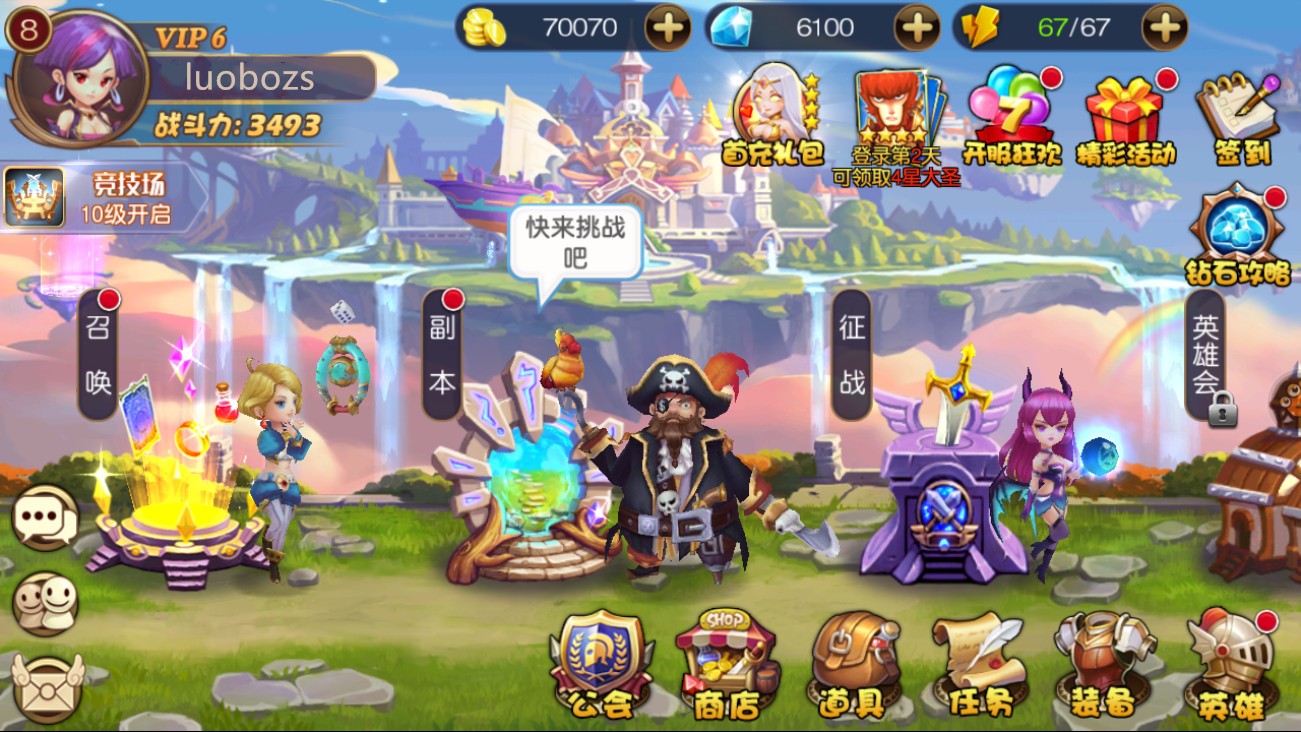
Task: Open the 钻石攻略 diamond guide
Action: pos(1238,236)
